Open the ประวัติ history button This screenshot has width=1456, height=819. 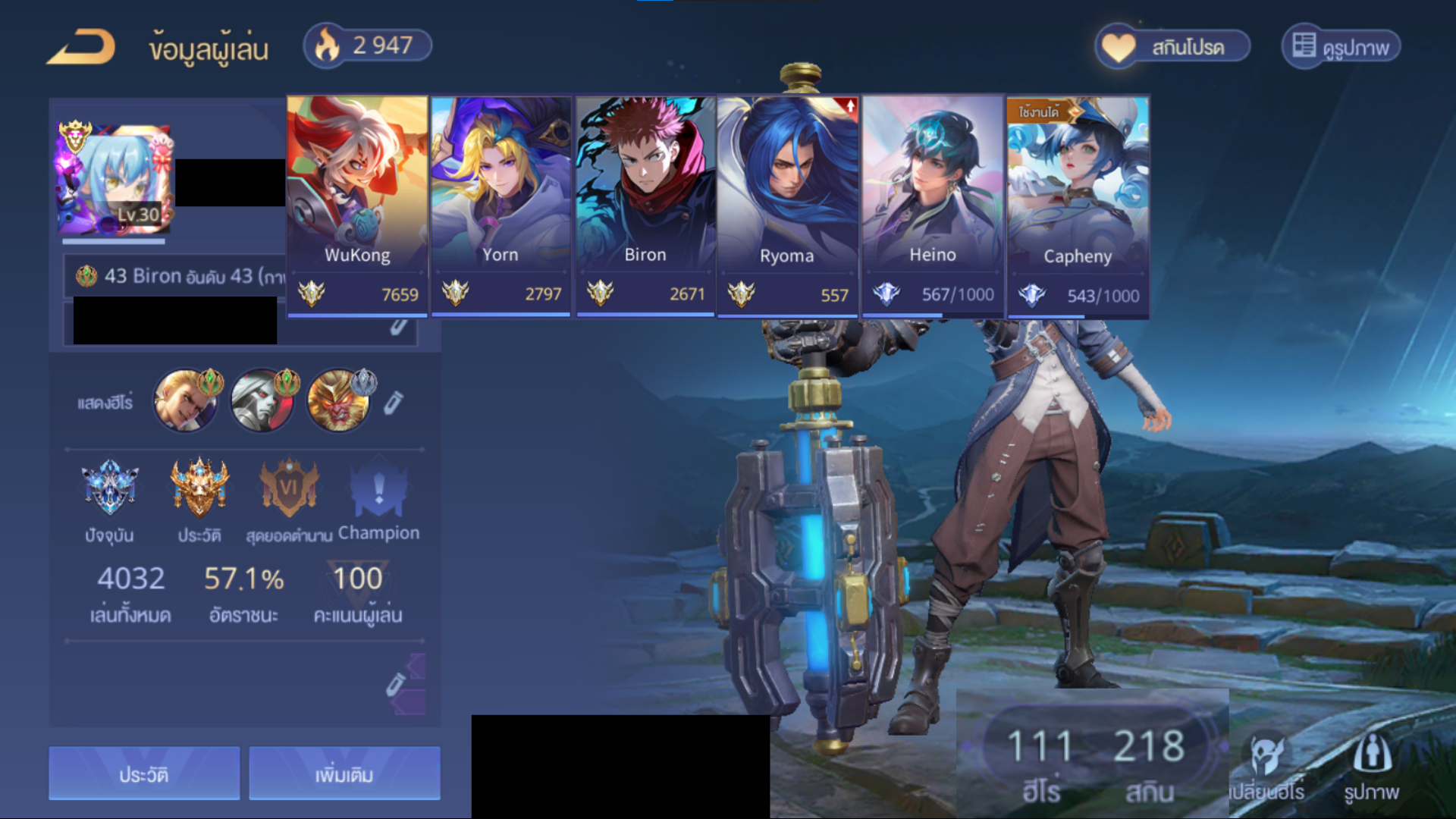point(144,773)
